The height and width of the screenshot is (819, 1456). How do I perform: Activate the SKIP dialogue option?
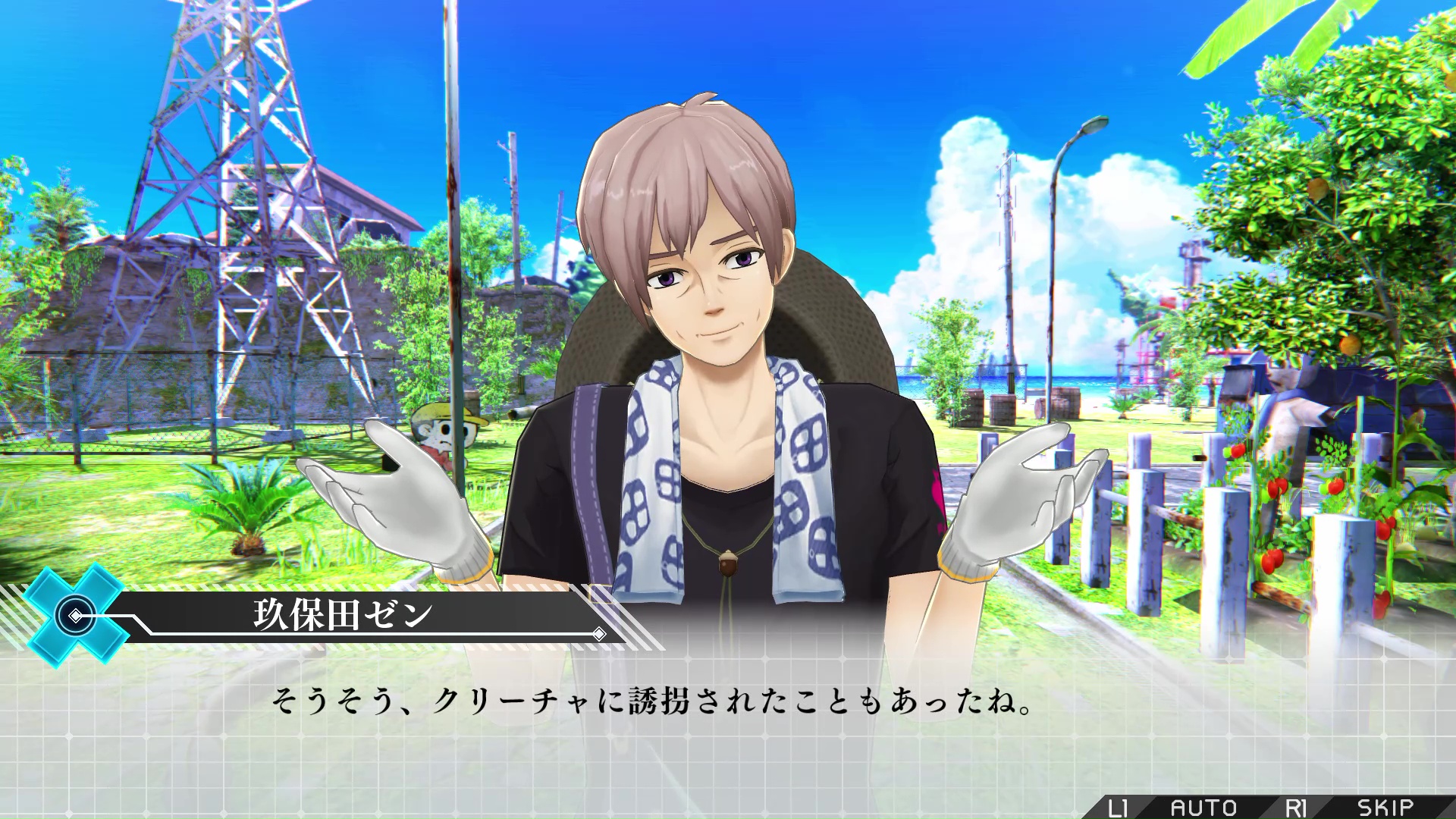click(1385, 807)
